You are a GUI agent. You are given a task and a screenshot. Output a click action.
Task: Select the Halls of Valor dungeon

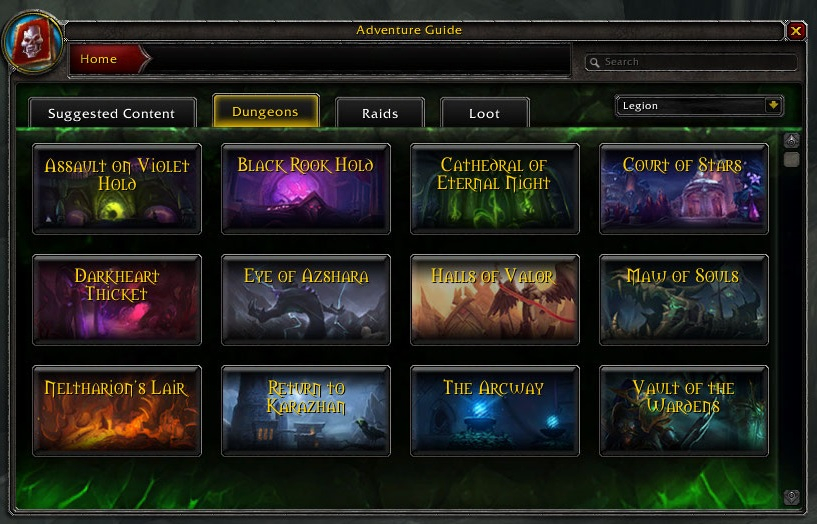click(x=494, y=299)
